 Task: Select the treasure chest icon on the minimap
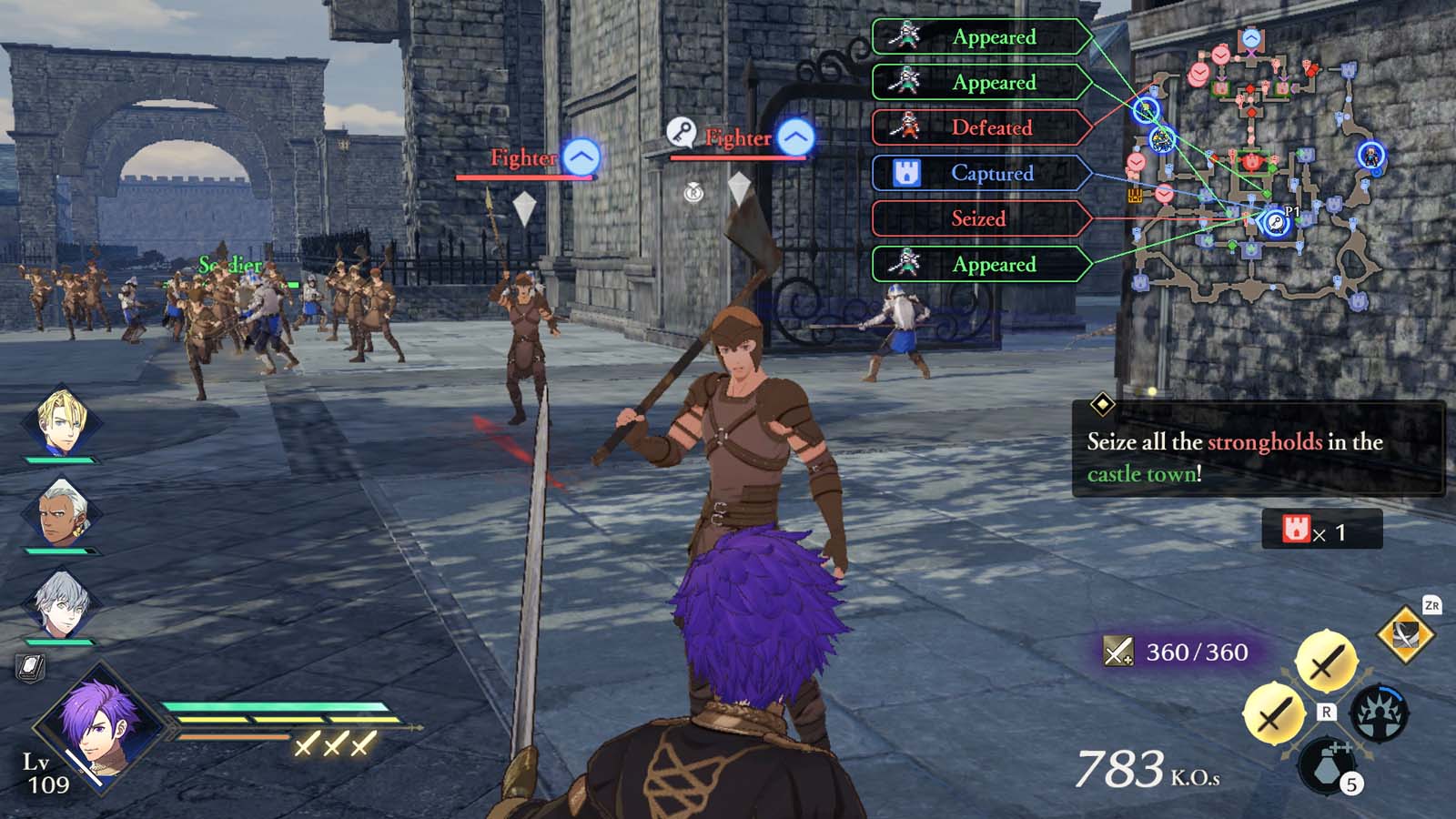point(1134,195)
